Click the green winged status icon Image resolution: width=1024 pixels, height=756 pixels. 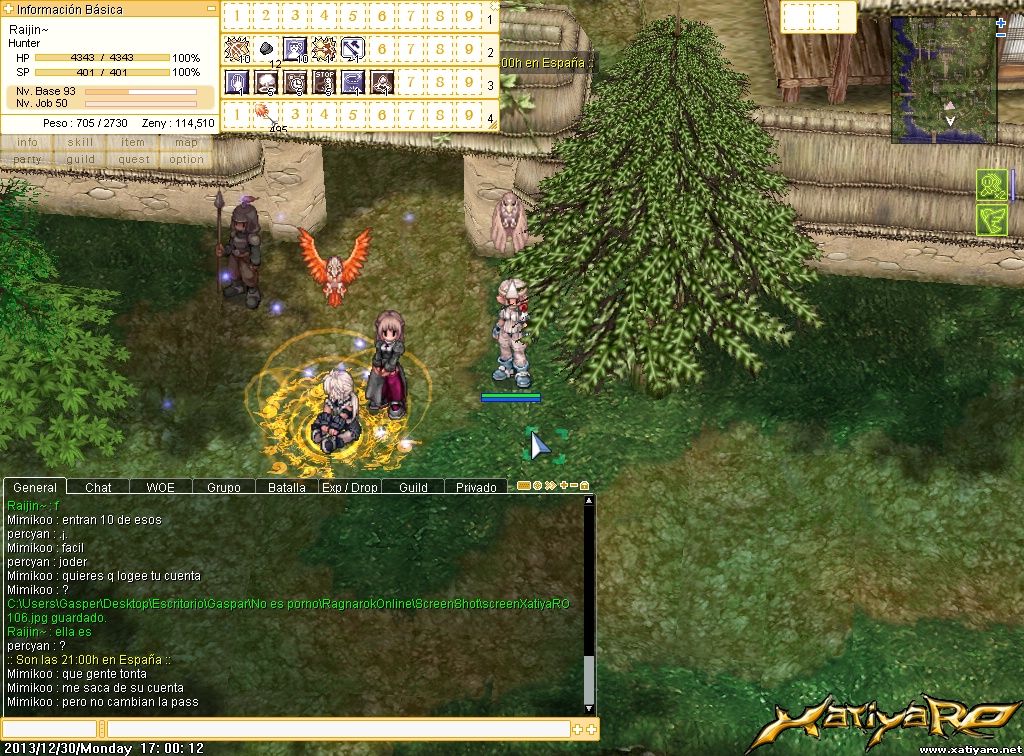click(991, 220)
